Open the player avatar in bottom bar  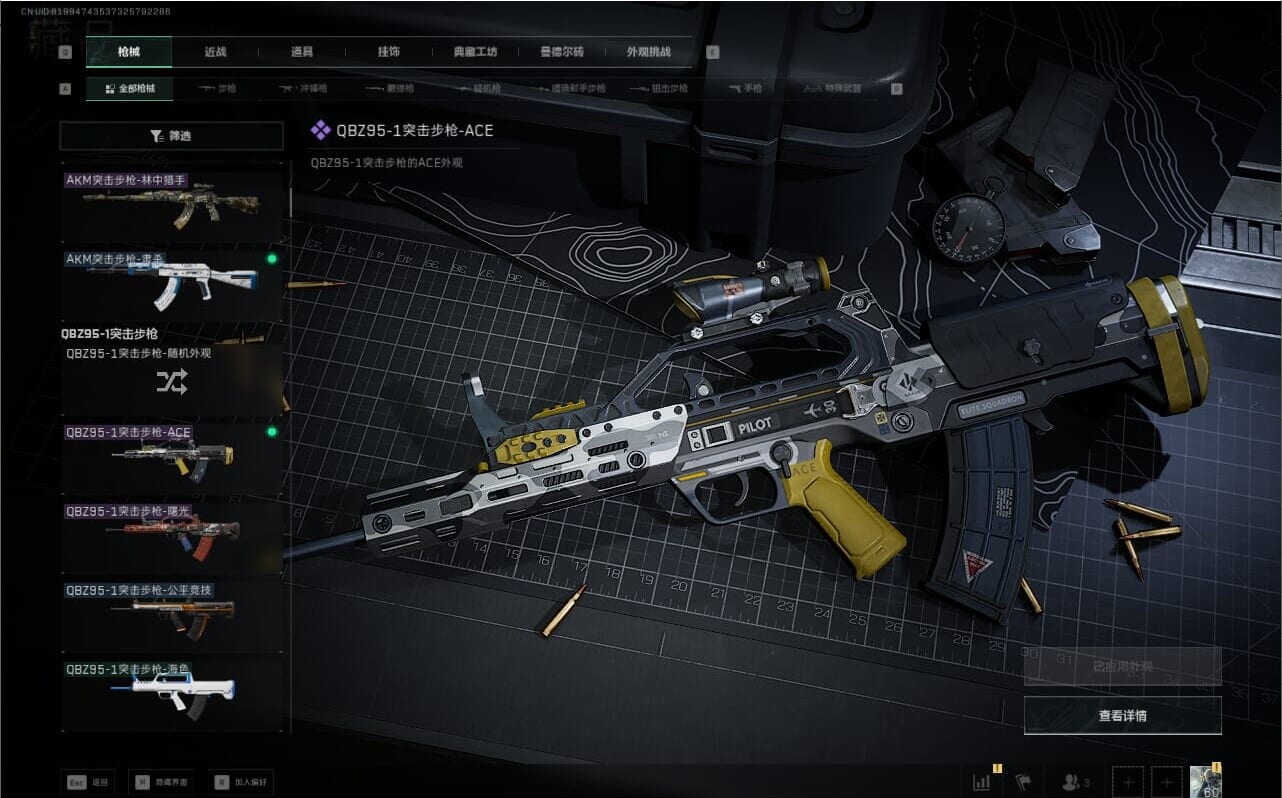click(1206, 781)
